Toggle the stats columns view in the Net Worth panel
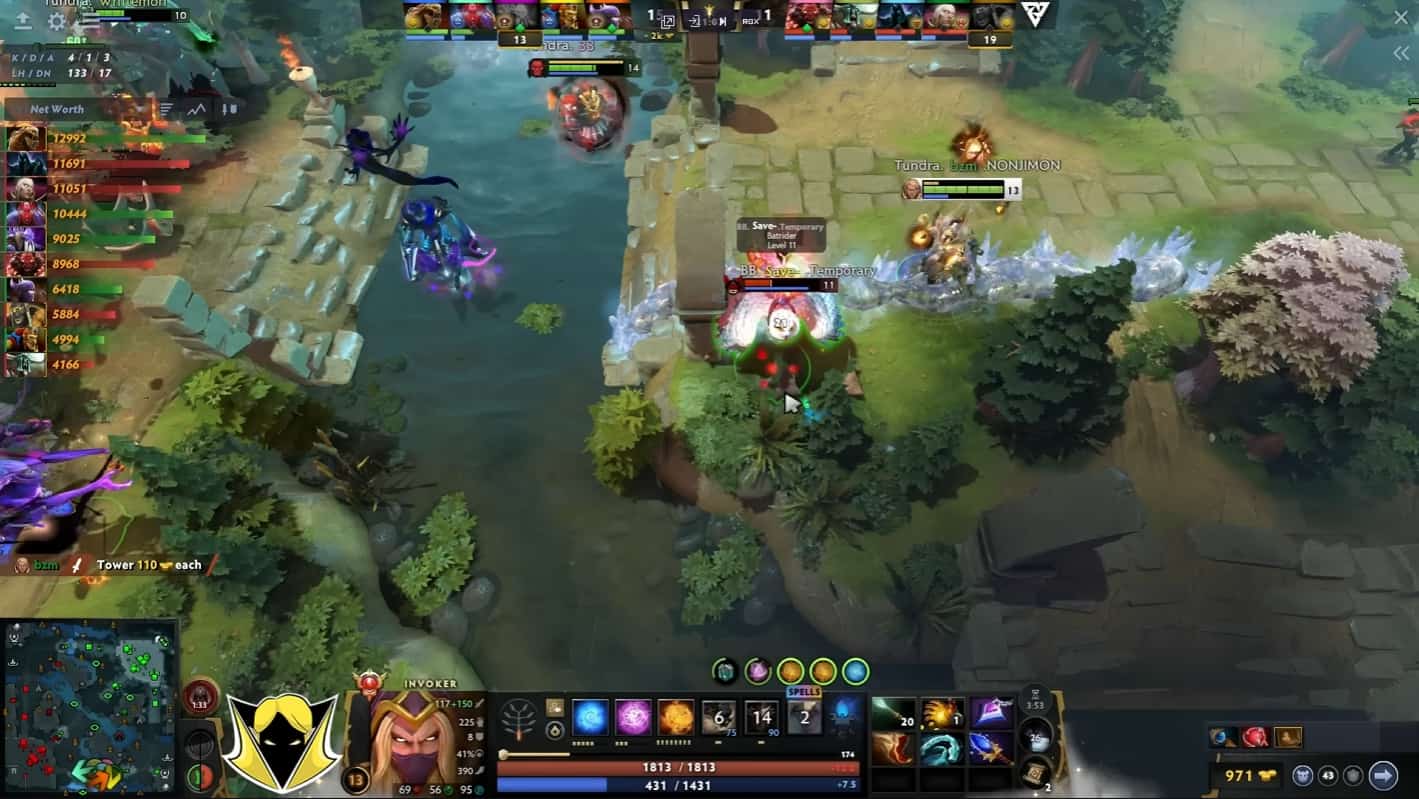Screen dimensions: 1419x799 230,108
